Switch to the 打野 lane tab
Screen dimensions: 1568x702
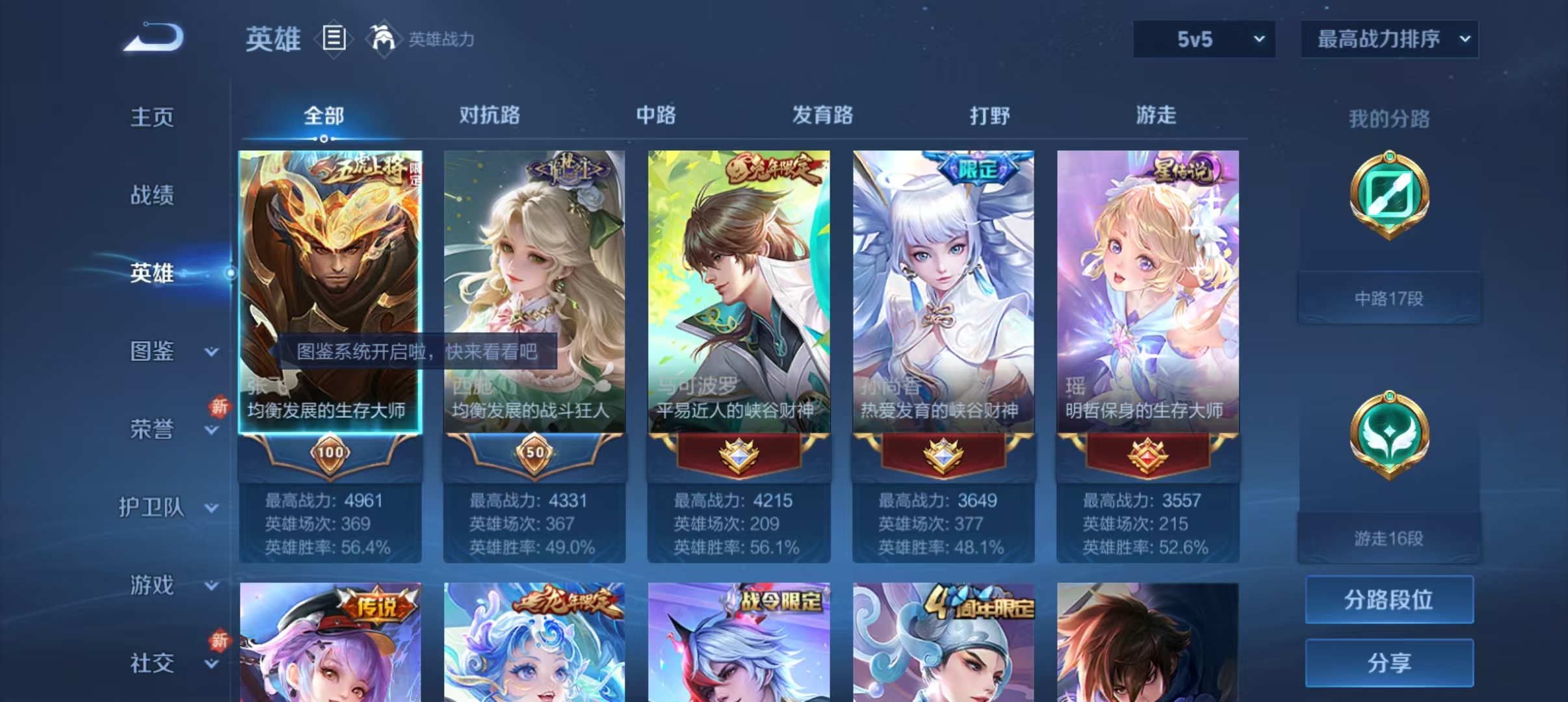(987, 116)
